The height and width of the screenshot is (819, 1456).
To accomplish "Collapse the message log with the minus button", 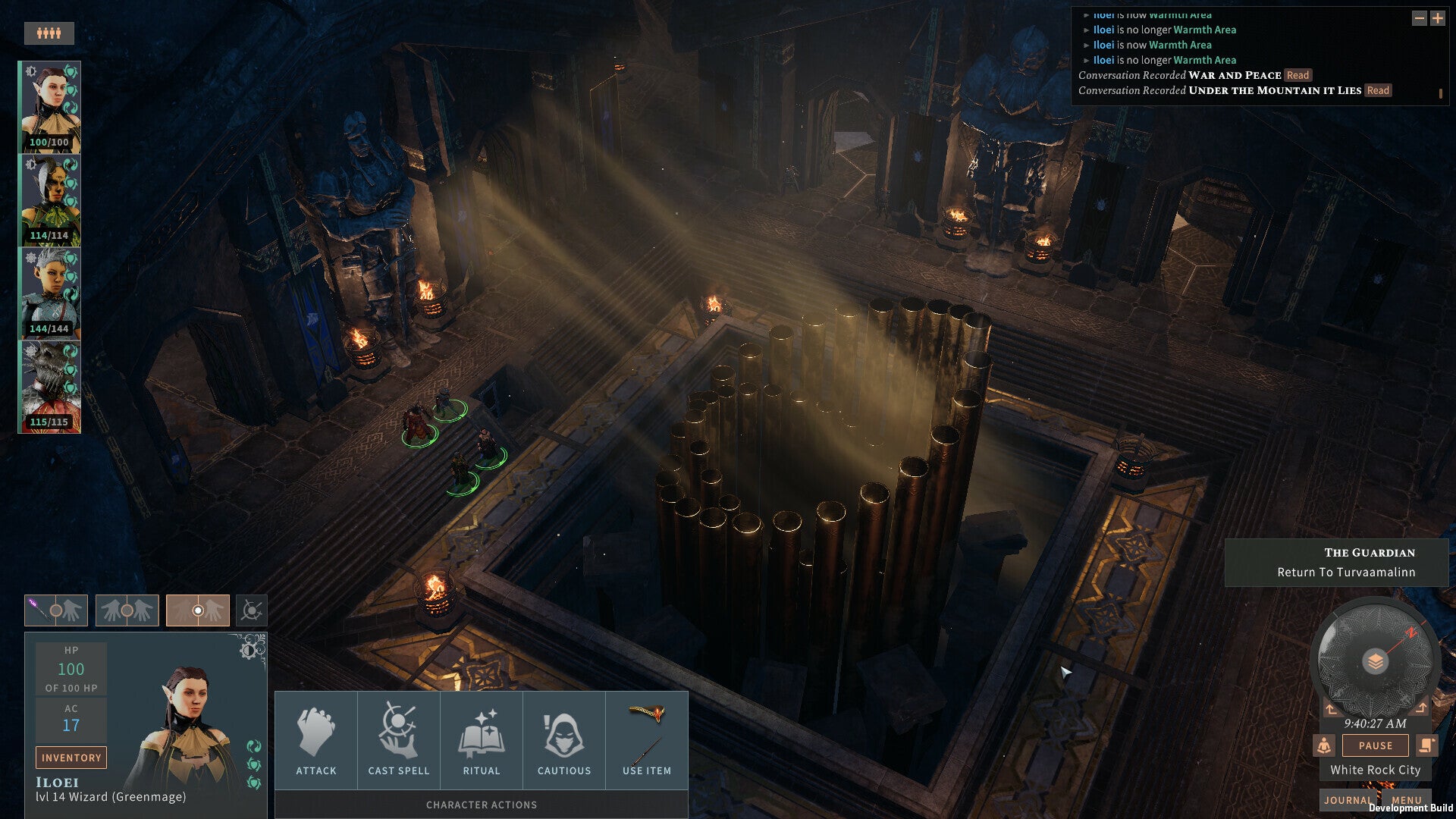I will [x=1419, y=18].
